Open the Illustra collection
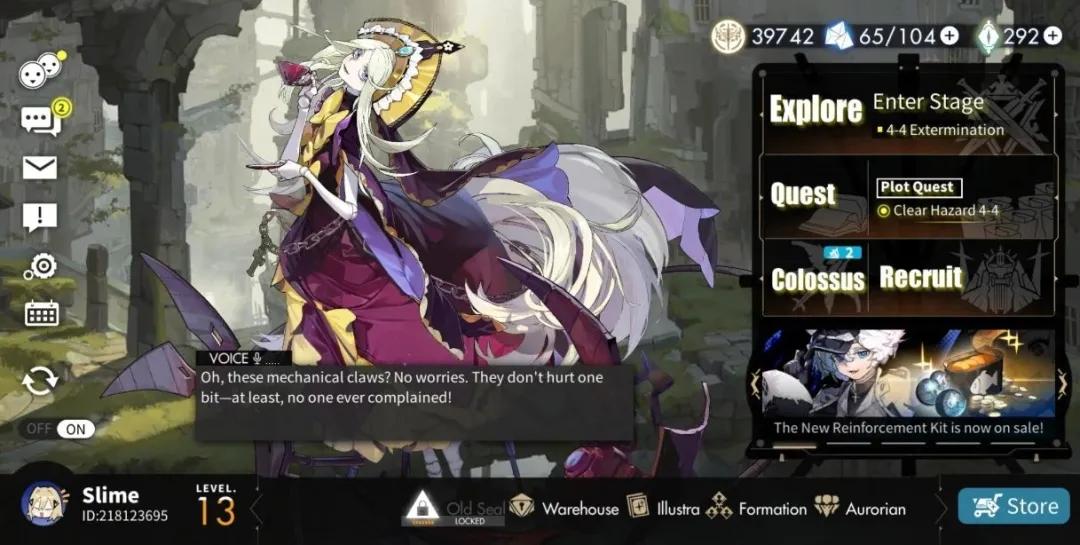This screenshot has height=545, width=1080. (663, 508)
